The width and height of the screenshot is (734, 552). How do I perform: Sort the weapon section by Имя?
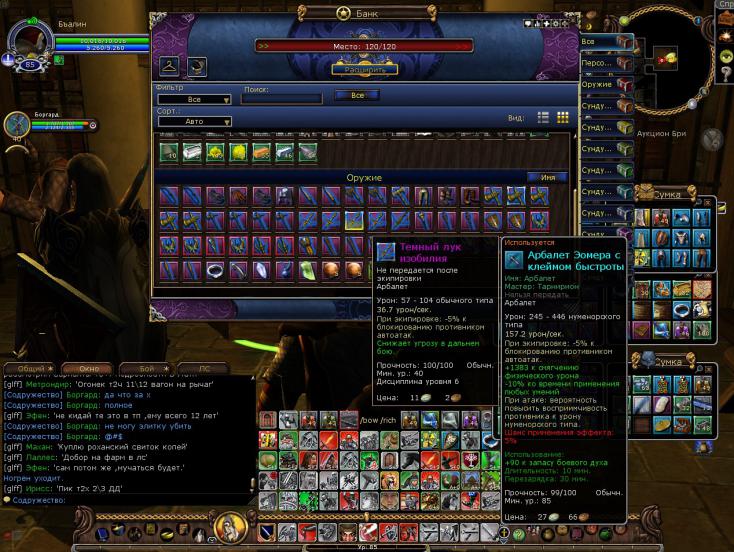click(548, 177)
